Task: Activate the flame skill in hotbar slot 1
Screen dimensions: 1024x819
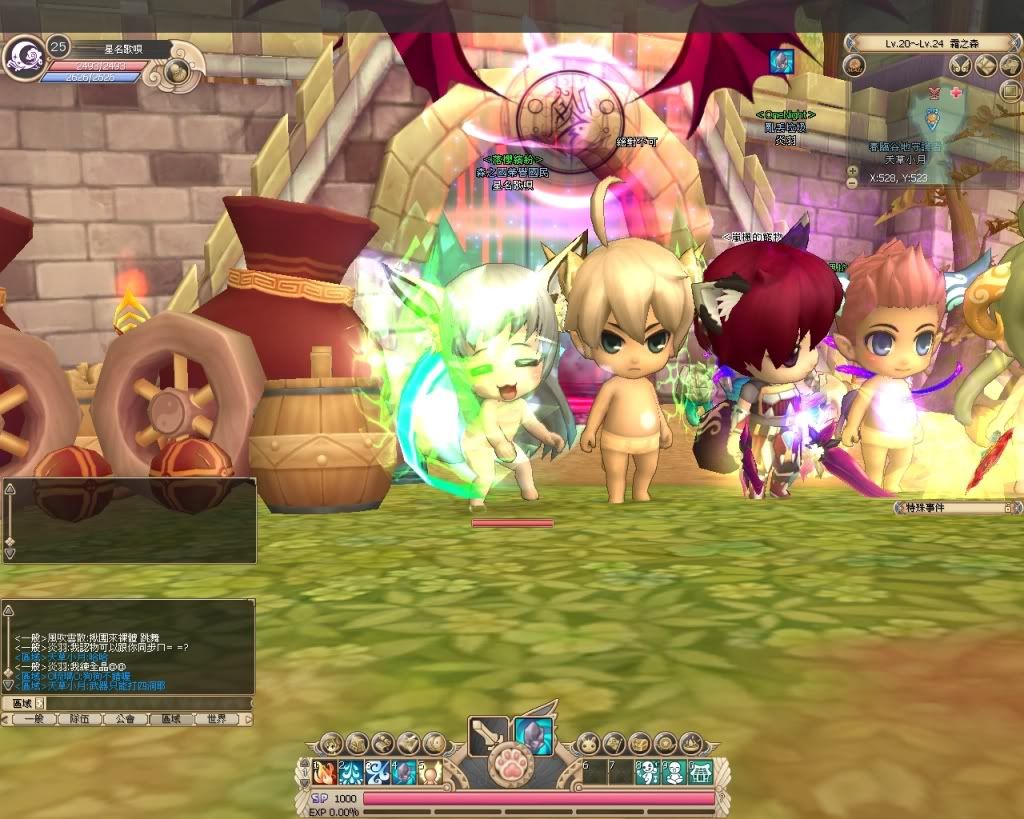Action: coord(325,773)
